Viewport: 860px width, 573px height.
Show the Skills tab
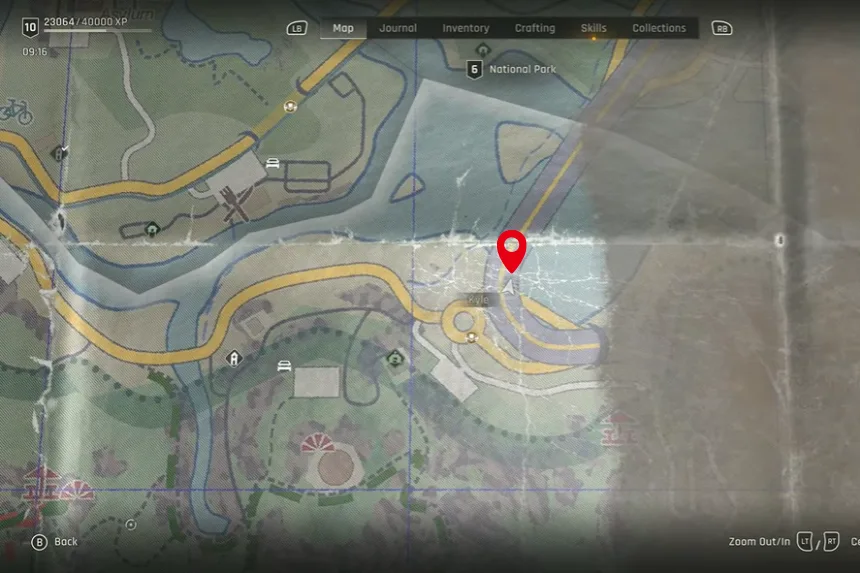(593, 28)
